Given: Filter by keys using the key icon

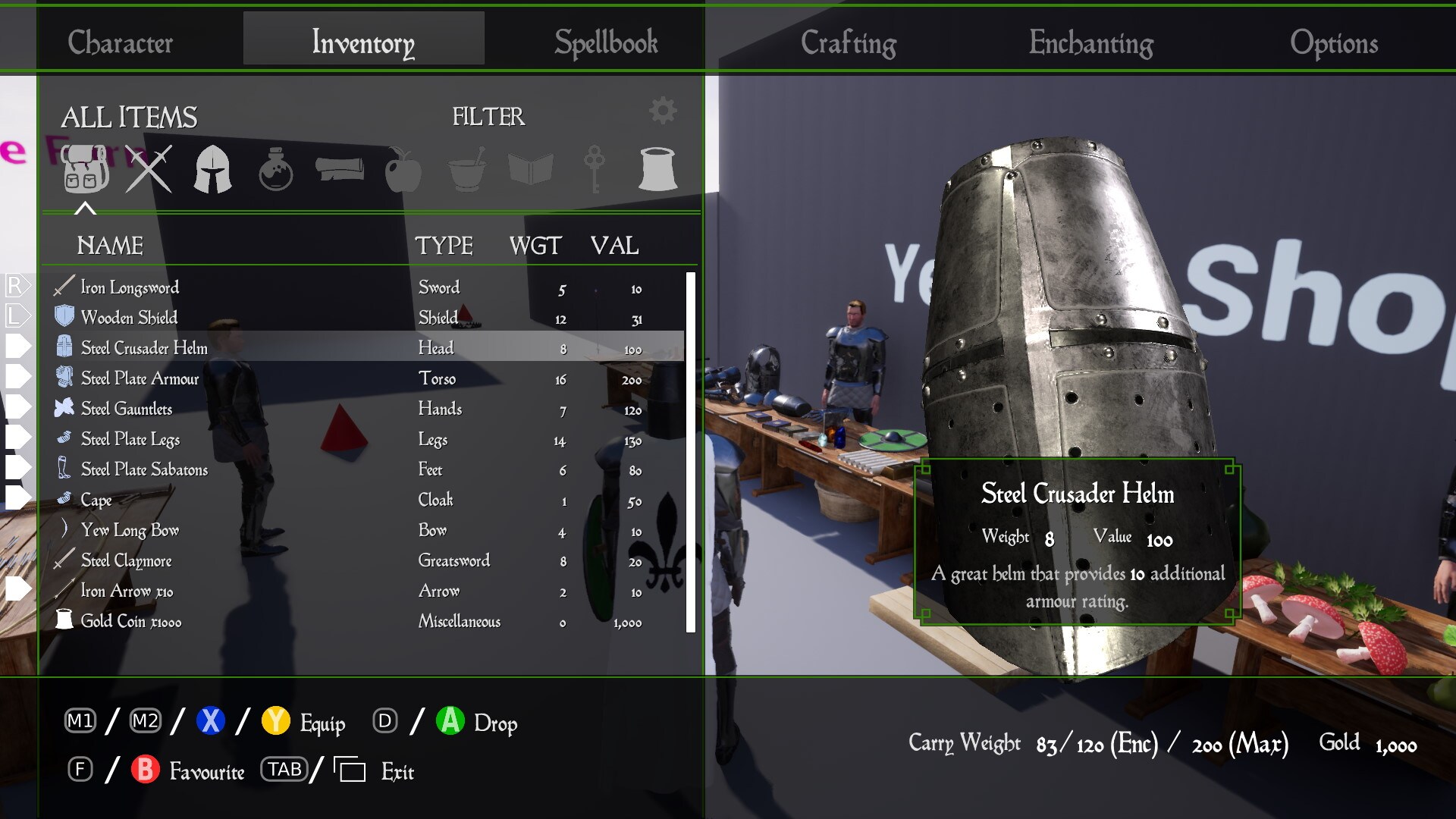Looking at the screenshot, I should [x=595, y=168].
